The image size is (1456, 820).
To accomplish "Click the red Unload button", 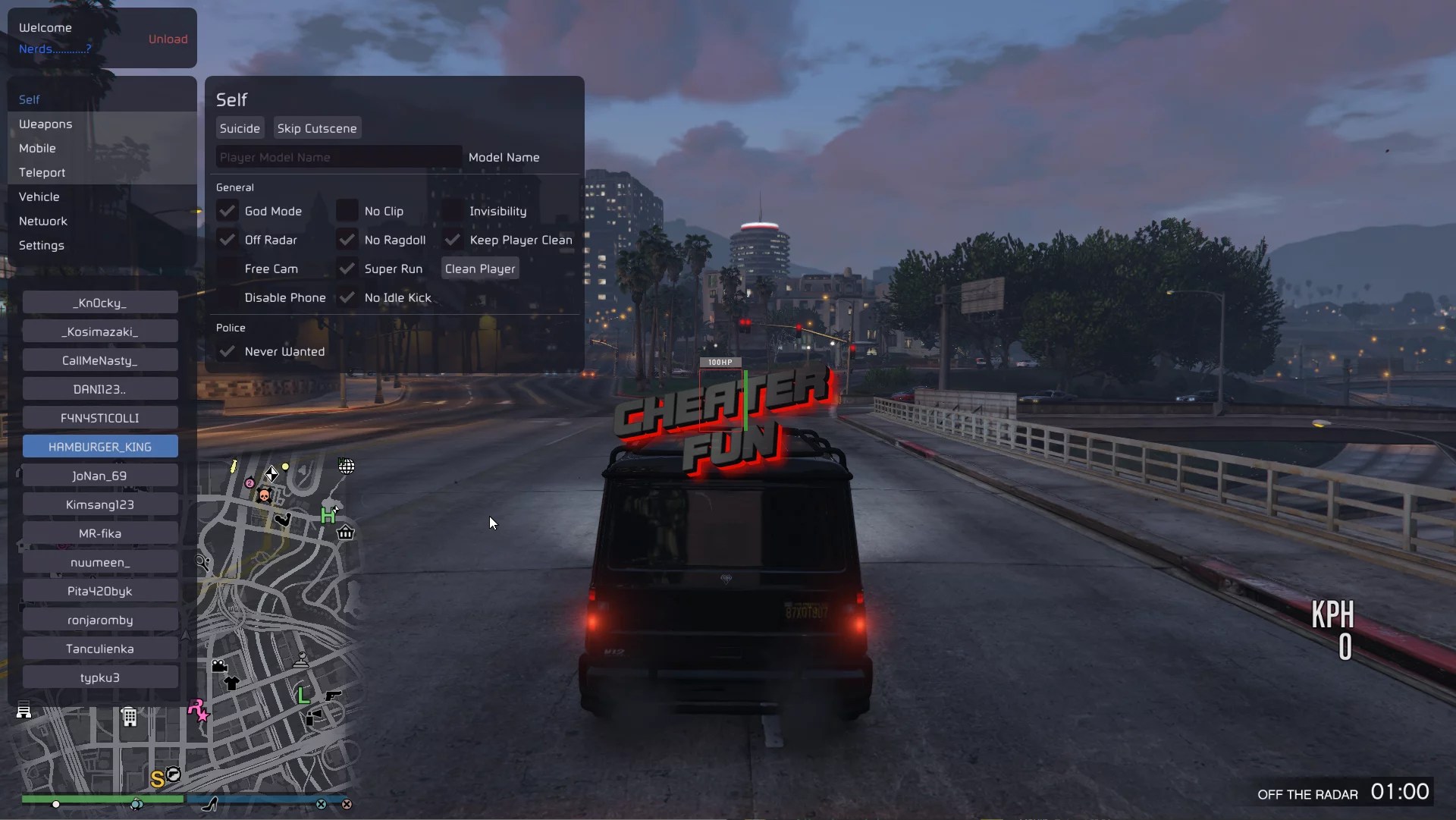I will [x=168, y=39].
